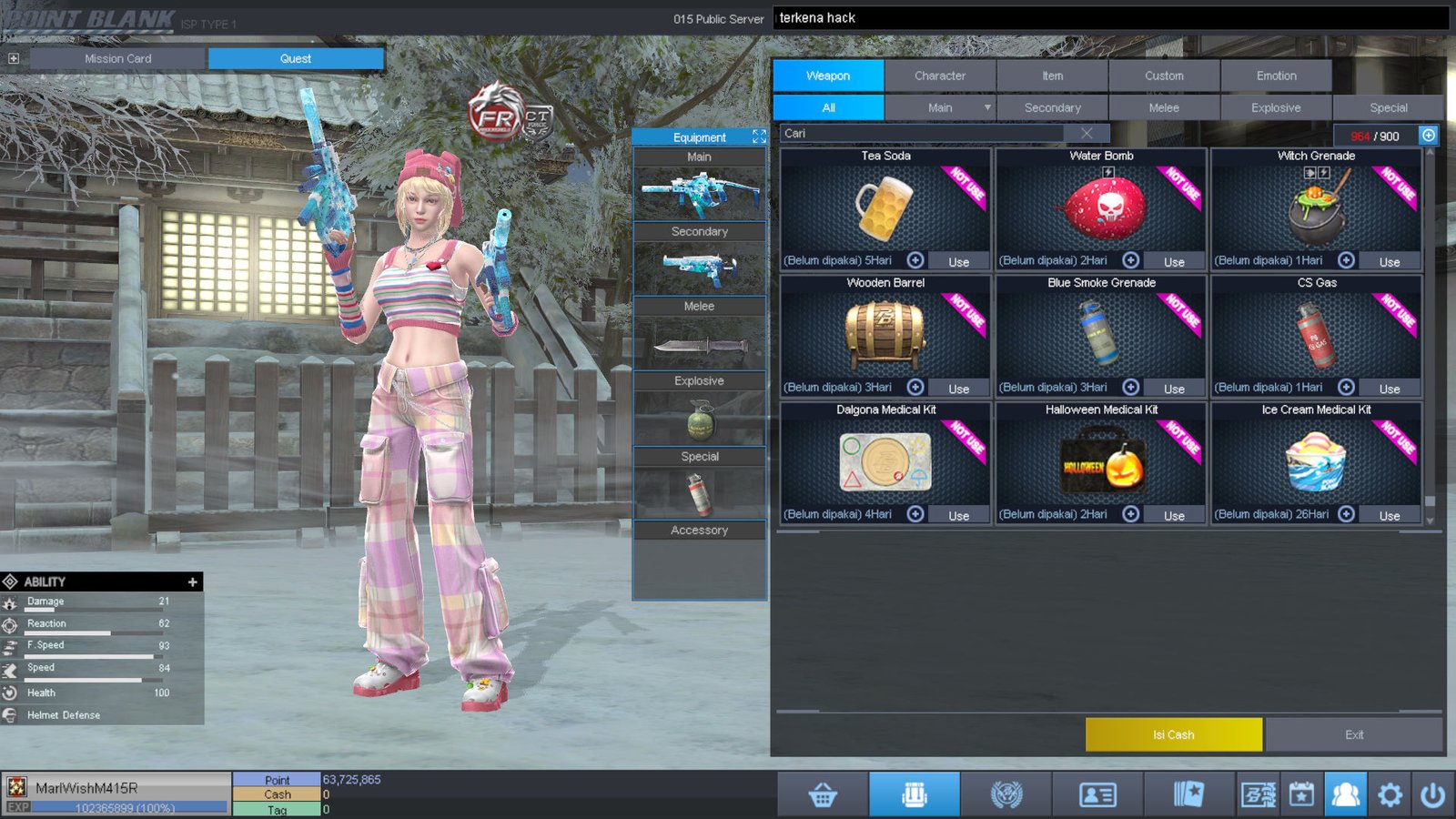The height and width of the screenshot is (819, 1456).
Task: Filter weapons by Secondary
Action: pyautogui.click(x=1052, y=107)
